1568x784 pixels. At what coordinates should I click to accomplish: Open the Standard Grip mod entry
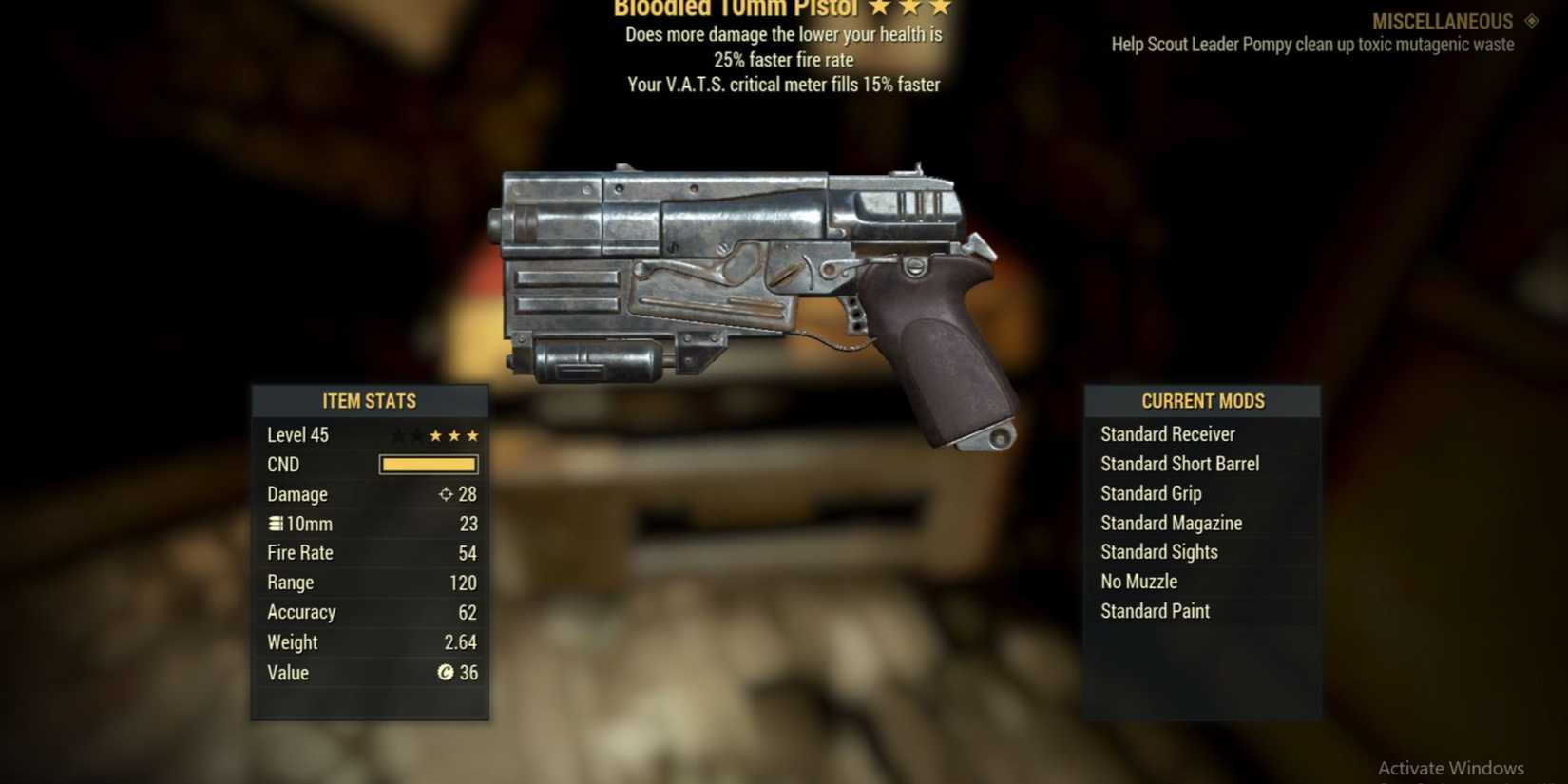(1150, 493)
